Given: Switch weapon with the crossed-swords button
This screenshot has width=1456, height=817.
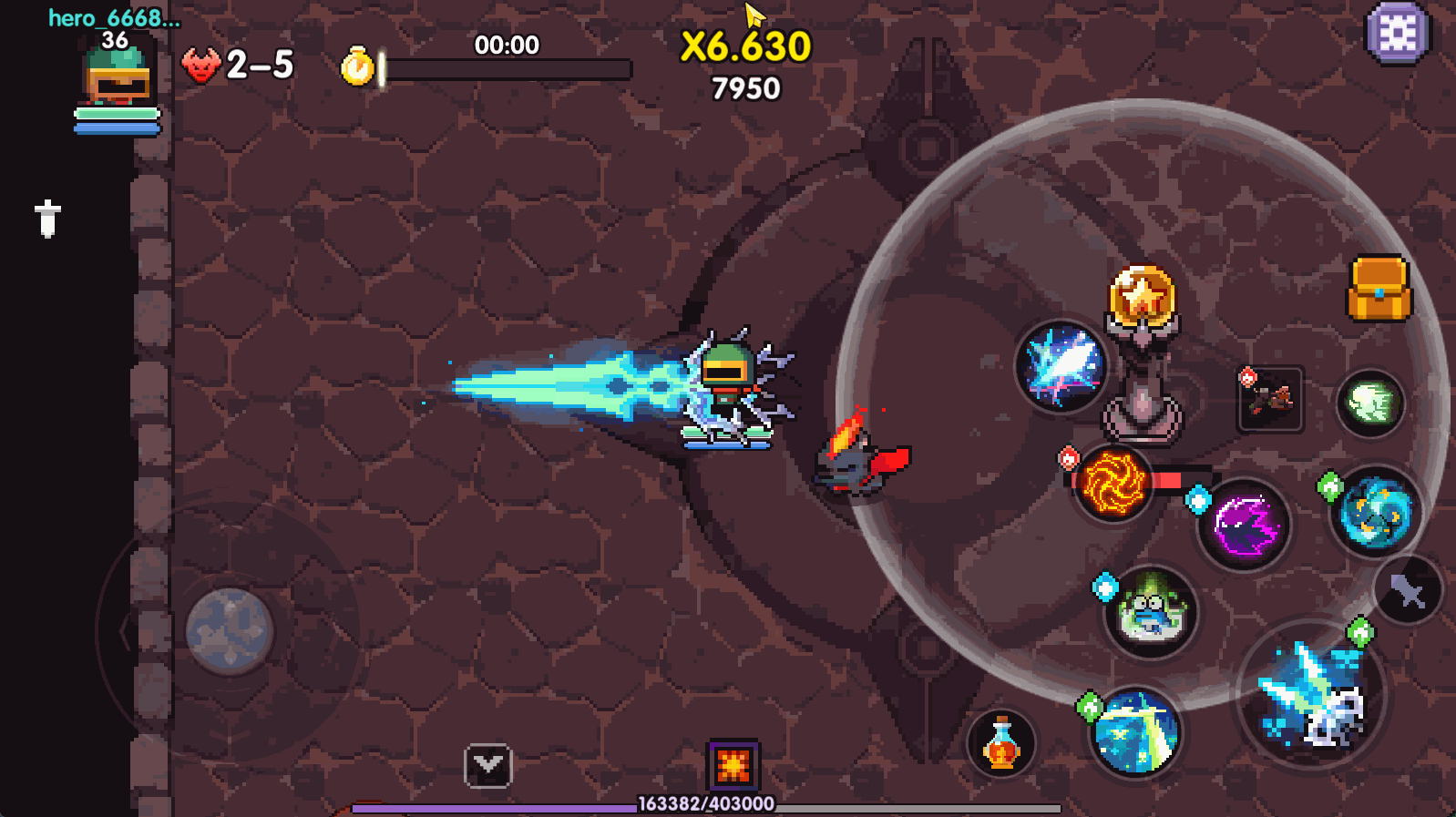Looking at the screenshot, I should click(x=1408, y=591).
